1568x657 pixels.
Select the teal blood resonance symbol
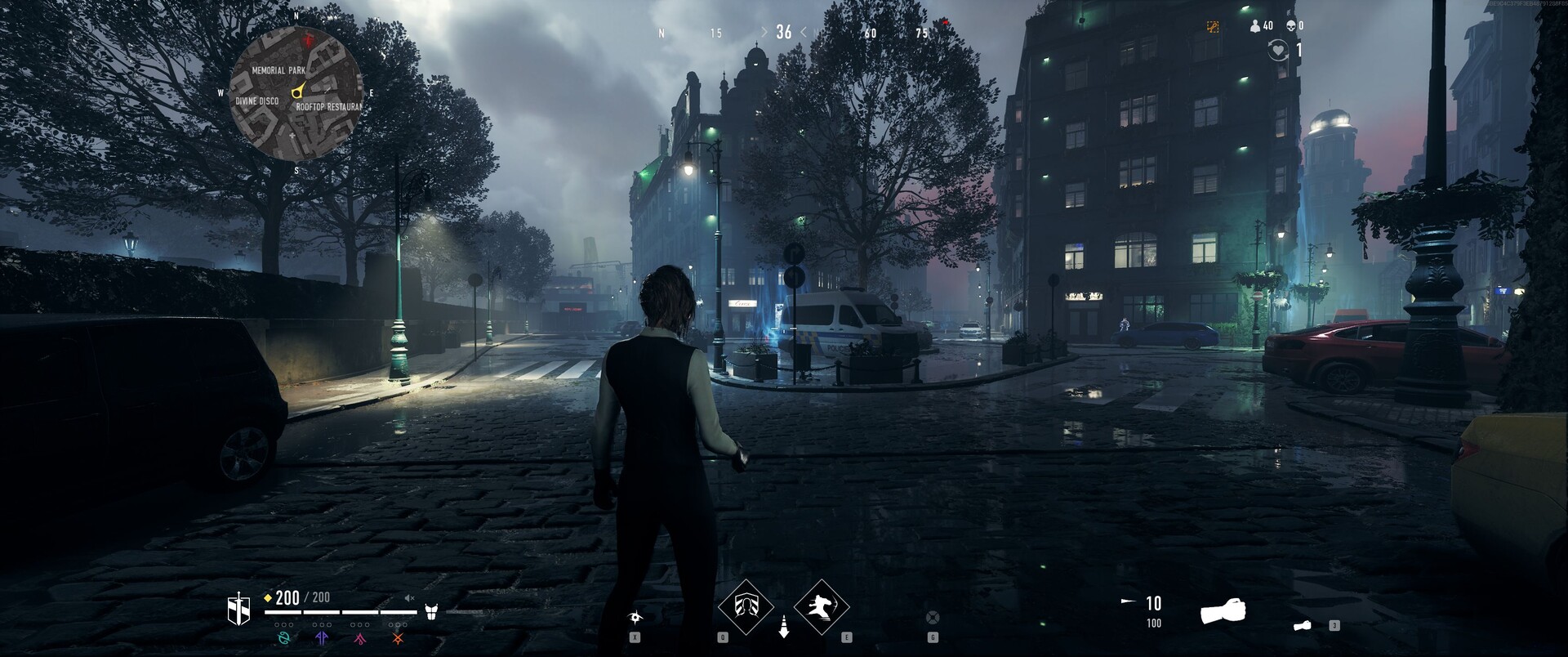pyautogui.click(x=284, y=638)
